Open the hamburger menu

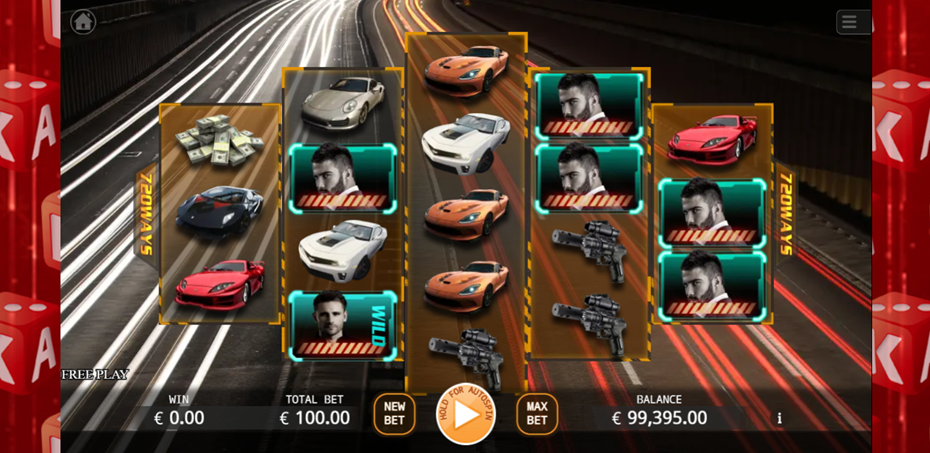point(850,22)
